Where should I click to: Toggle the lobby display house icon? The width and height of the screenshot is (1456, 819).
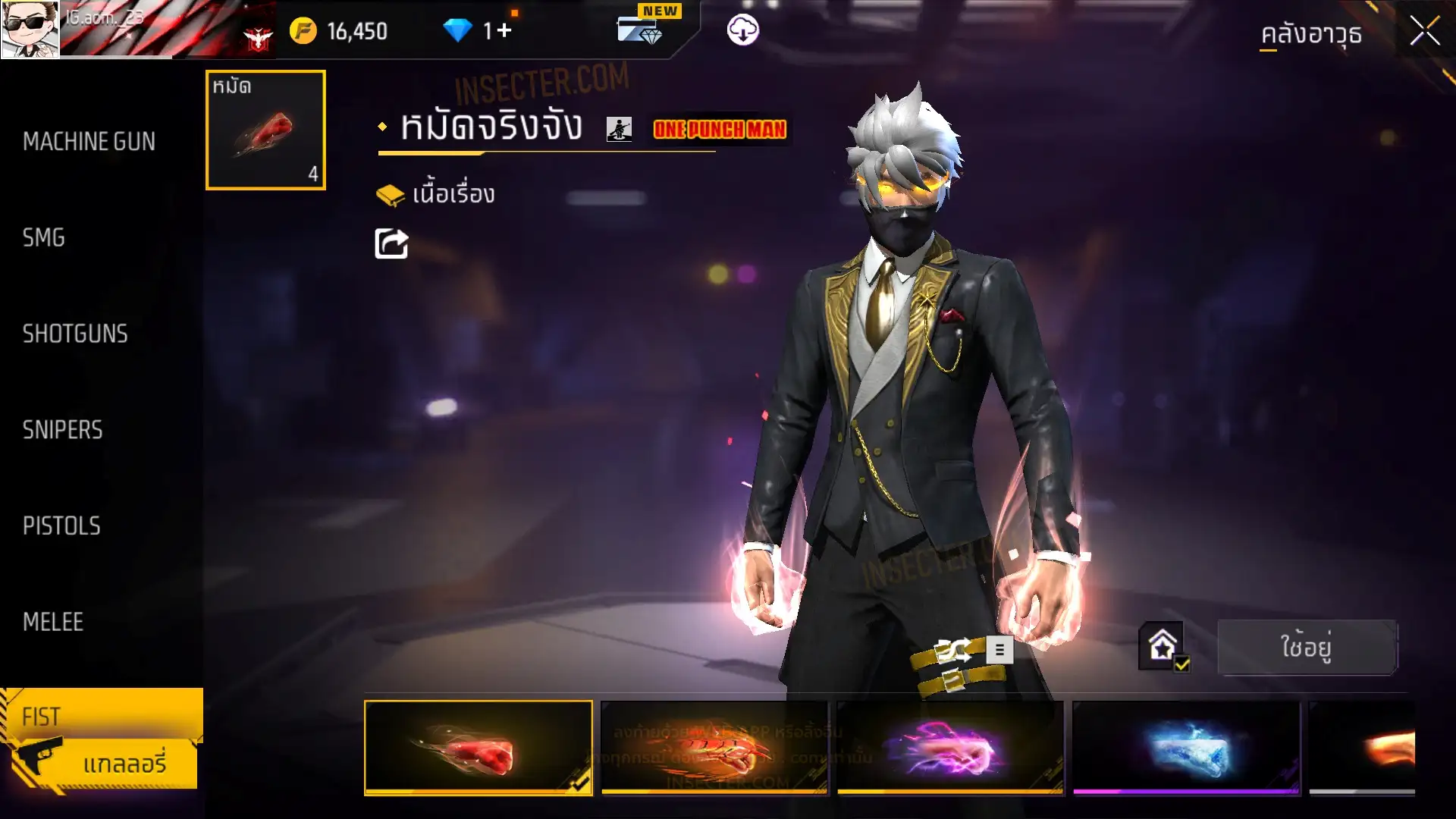1162,647
